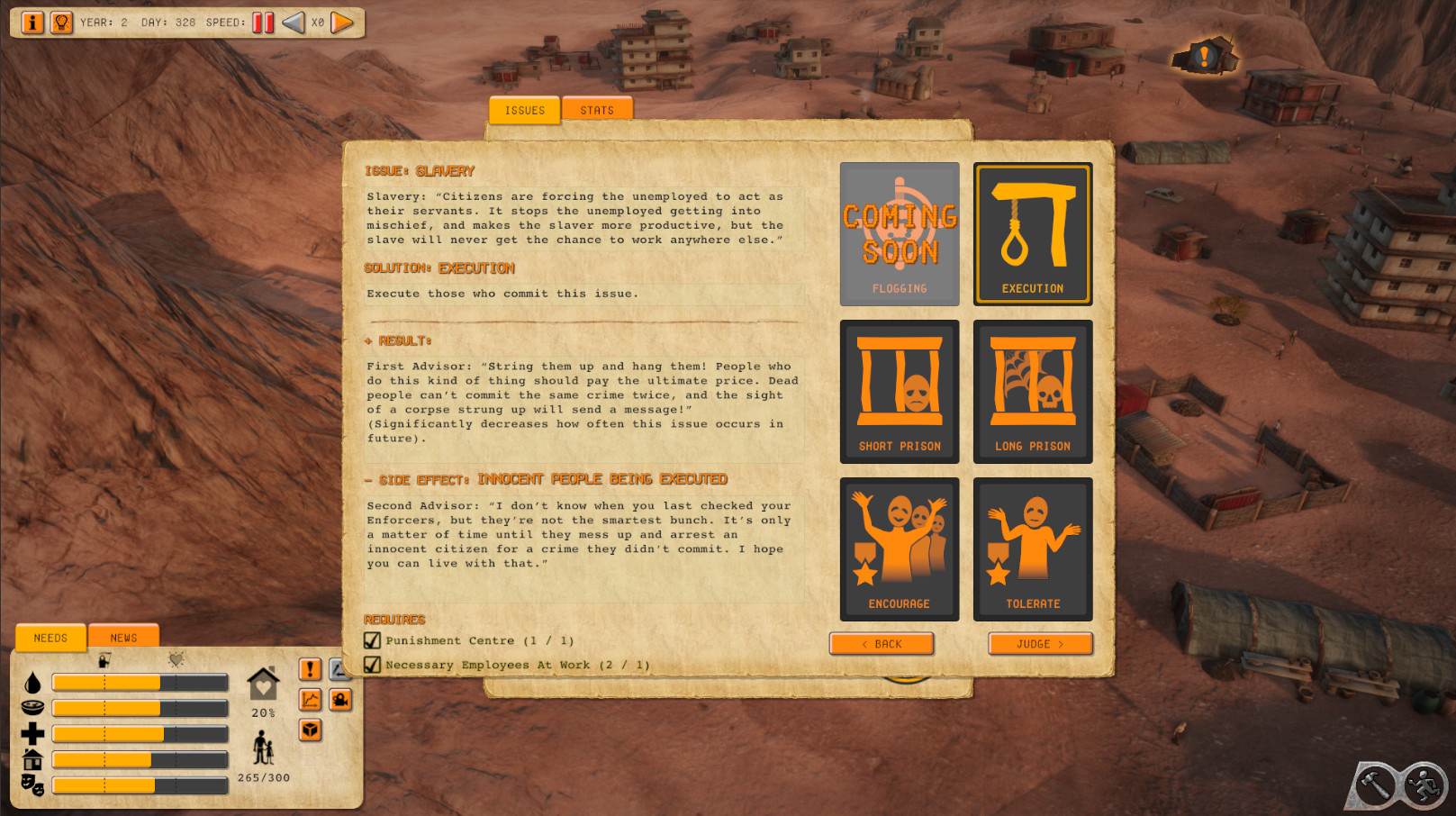The image size is (1456, 816).
Task: Open the exclamation issues alert icon
Action: tap(310, 668)
